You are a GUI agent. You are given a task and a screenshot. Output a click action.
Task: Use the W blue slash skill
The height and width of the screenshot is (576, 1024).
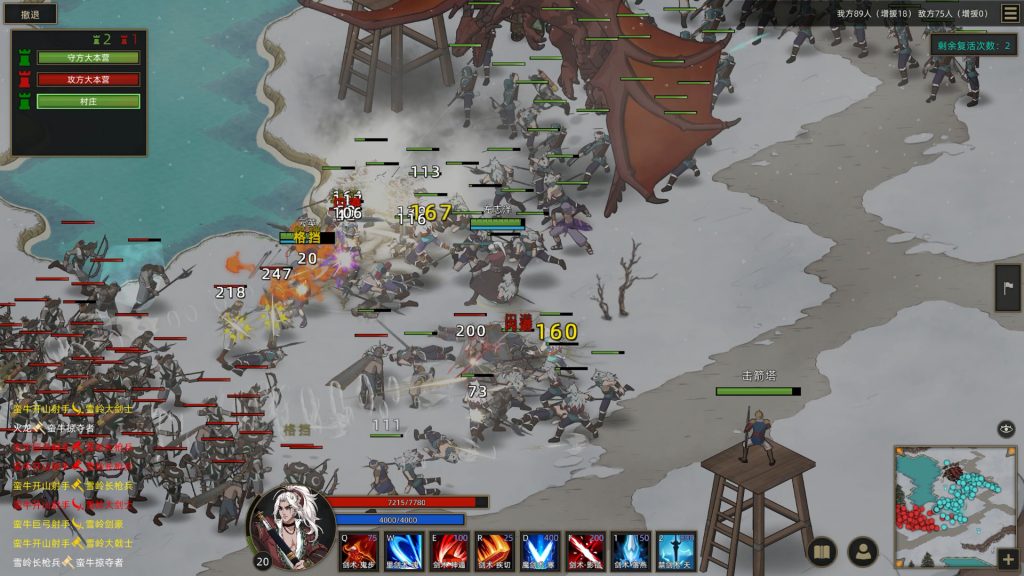[x=403, y=551]
